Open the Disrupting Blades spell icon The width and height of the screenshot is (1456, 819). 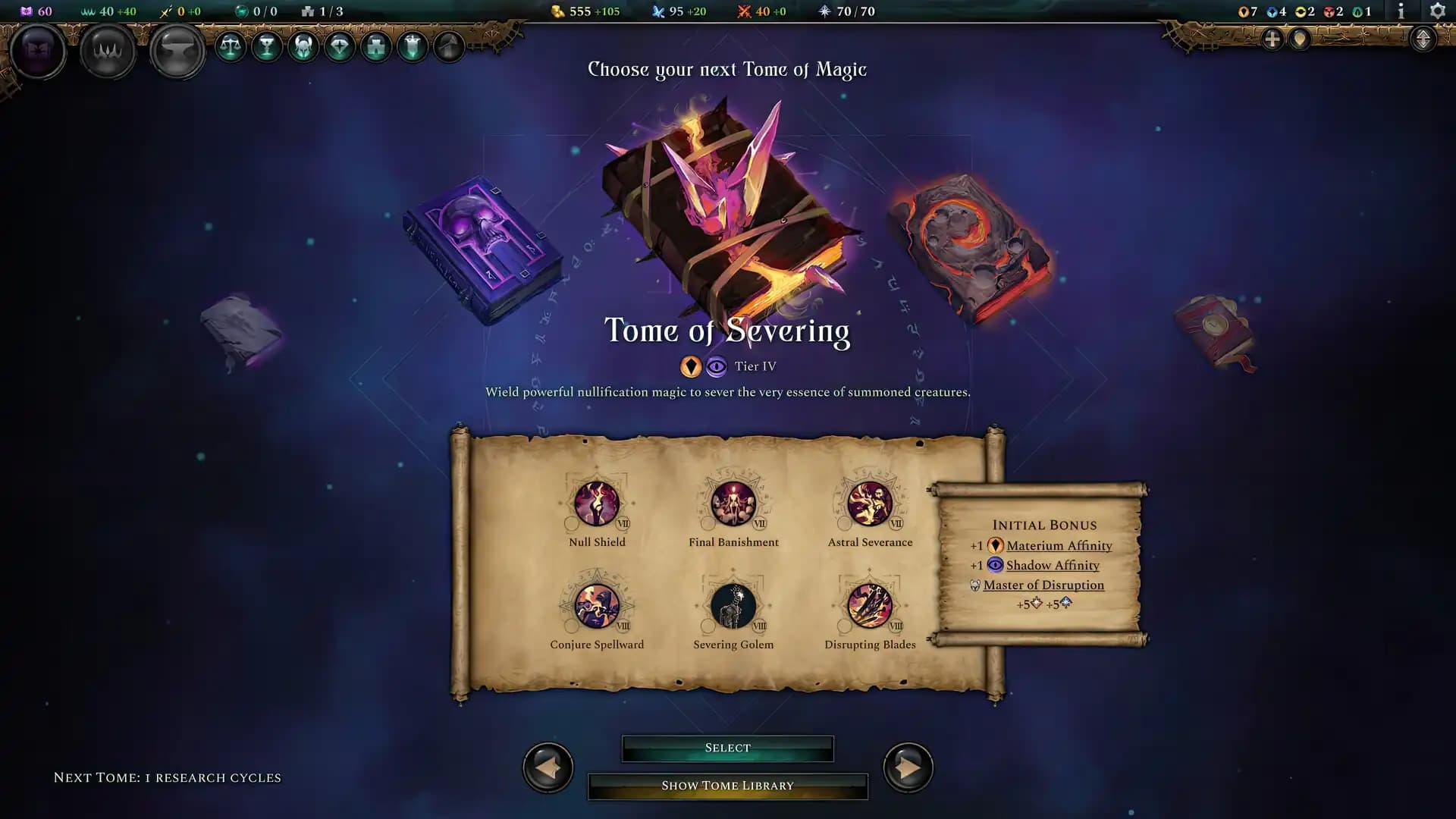(x=871, y=607)
